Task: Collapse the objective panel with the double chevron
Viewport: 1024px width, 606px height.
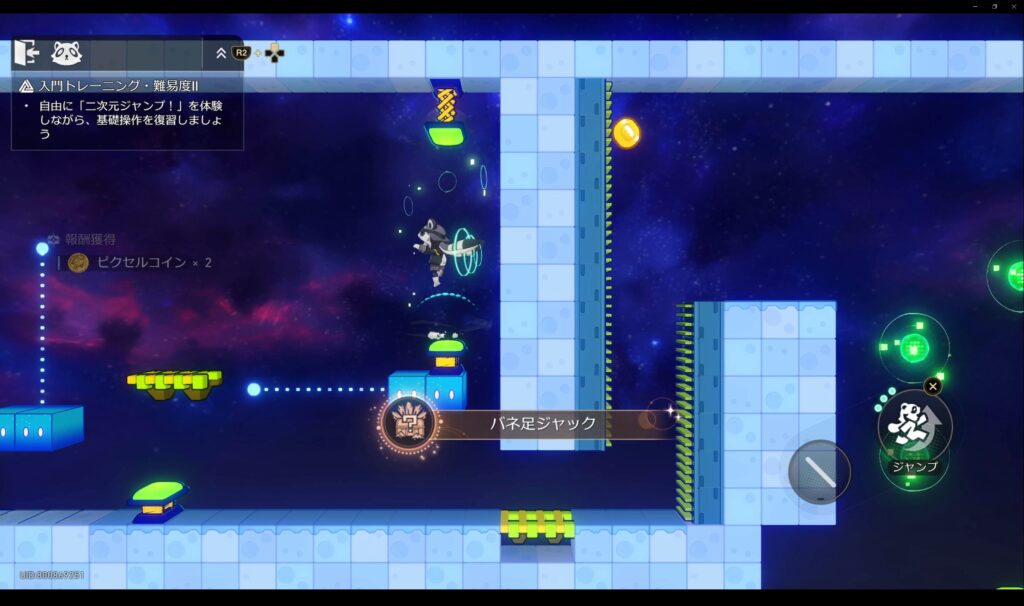Action: (221, 53)
